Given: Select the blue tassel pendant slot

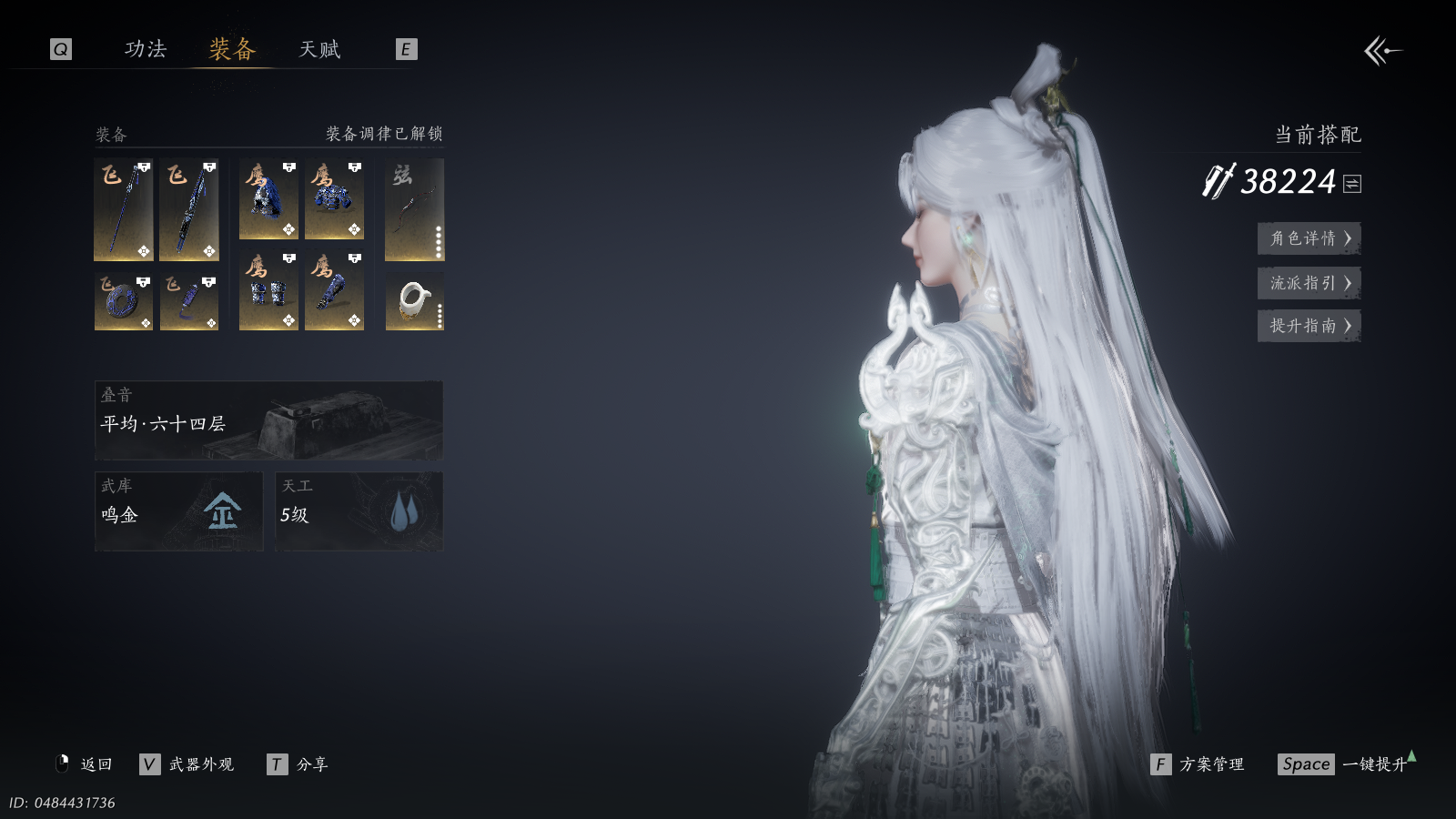Looking at the screenshot, I should click(189, 301).
